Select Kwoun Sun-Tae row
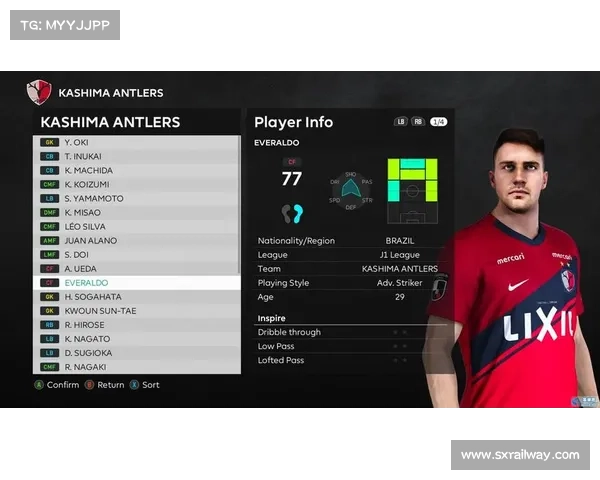The width and height of the screenshot is (600, 480). coord(137,311)
